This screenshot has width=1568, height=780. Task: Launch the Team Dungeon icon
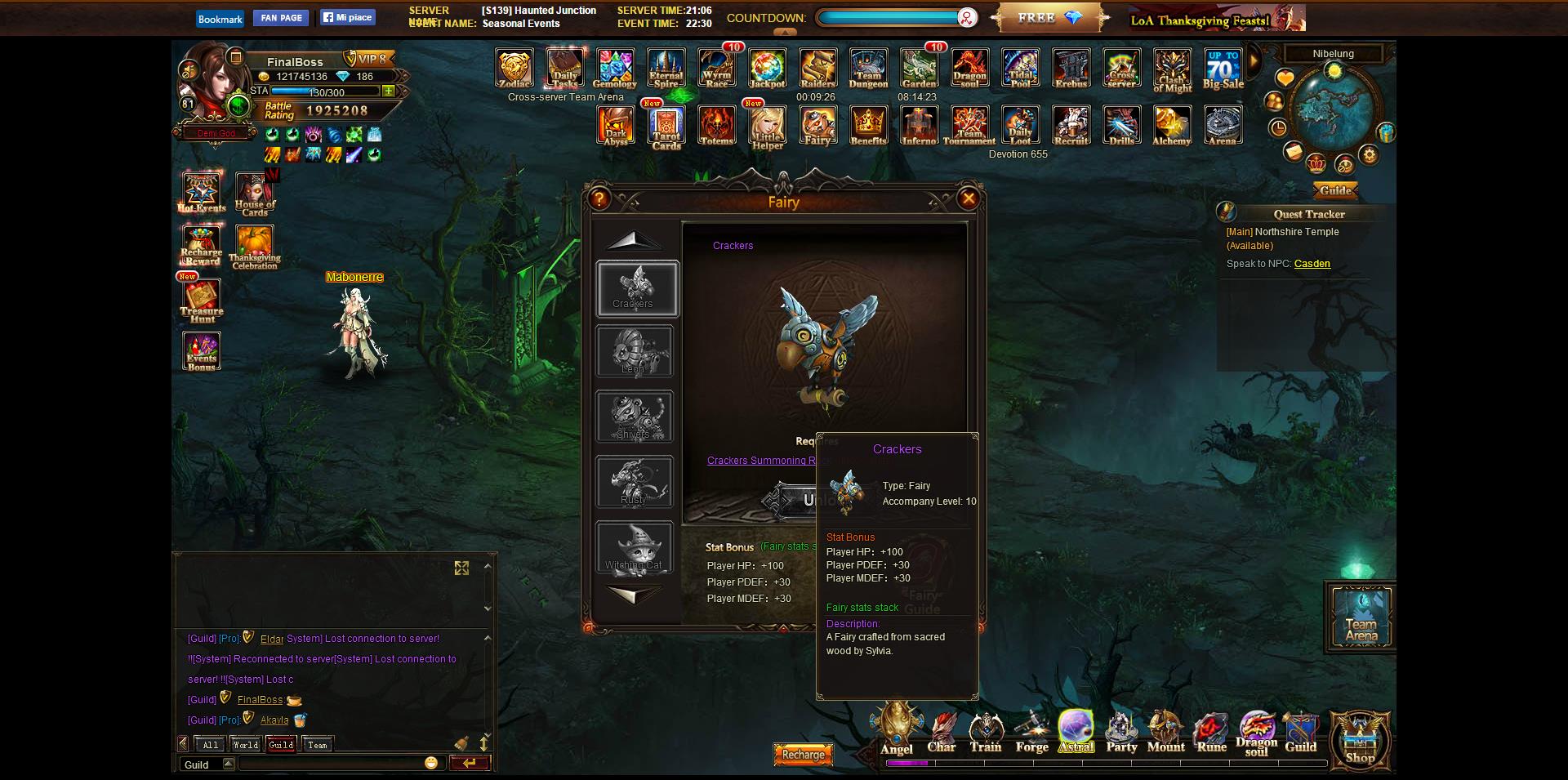point(868,69)
